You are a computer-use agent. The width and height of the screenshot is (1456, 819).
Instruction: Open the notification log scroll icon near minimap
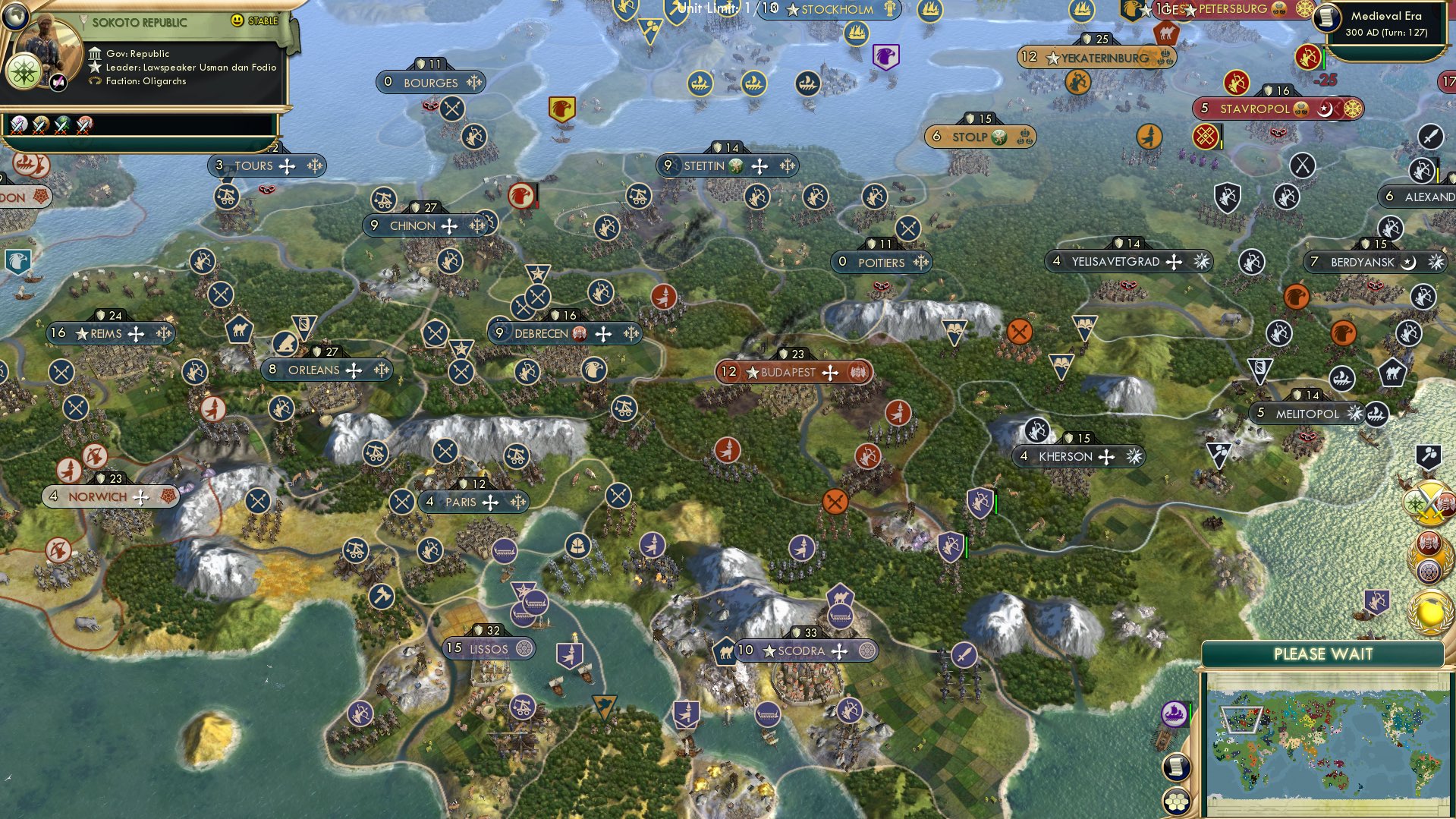[1175, 768]
